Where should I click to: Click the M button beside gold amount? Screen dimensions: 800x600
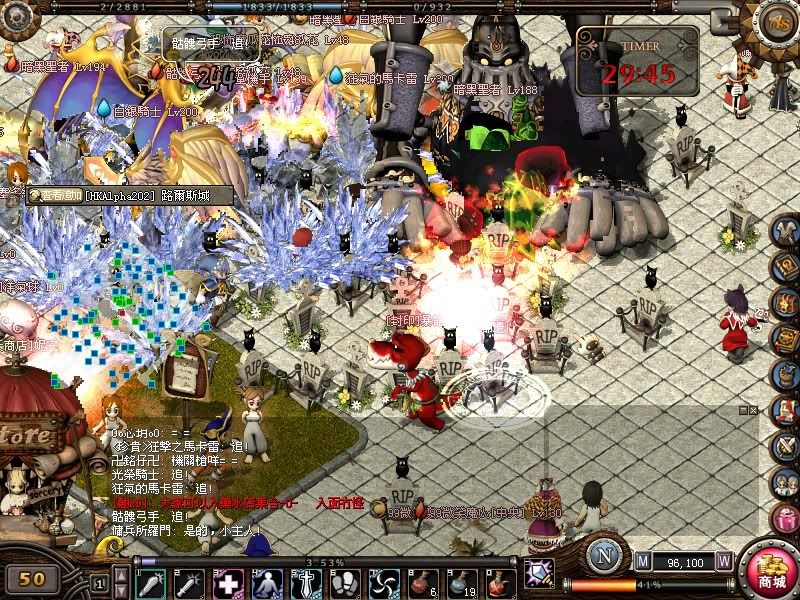(x=642, y=562)
